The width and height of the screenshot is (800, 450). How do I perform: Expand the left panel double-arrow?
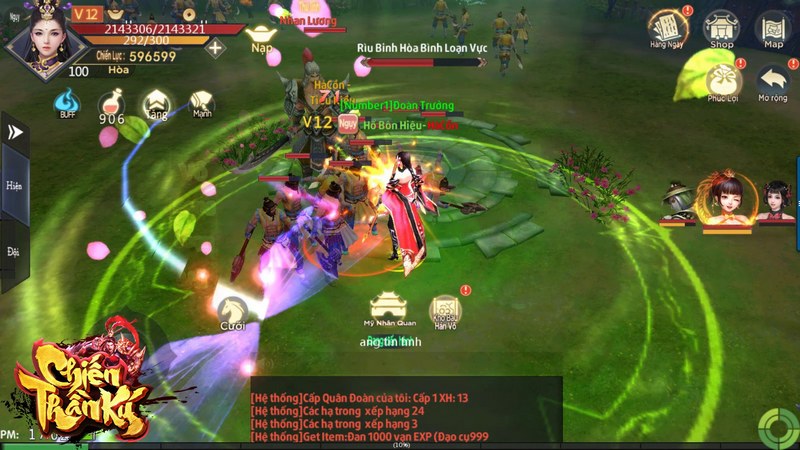[15, 132]
